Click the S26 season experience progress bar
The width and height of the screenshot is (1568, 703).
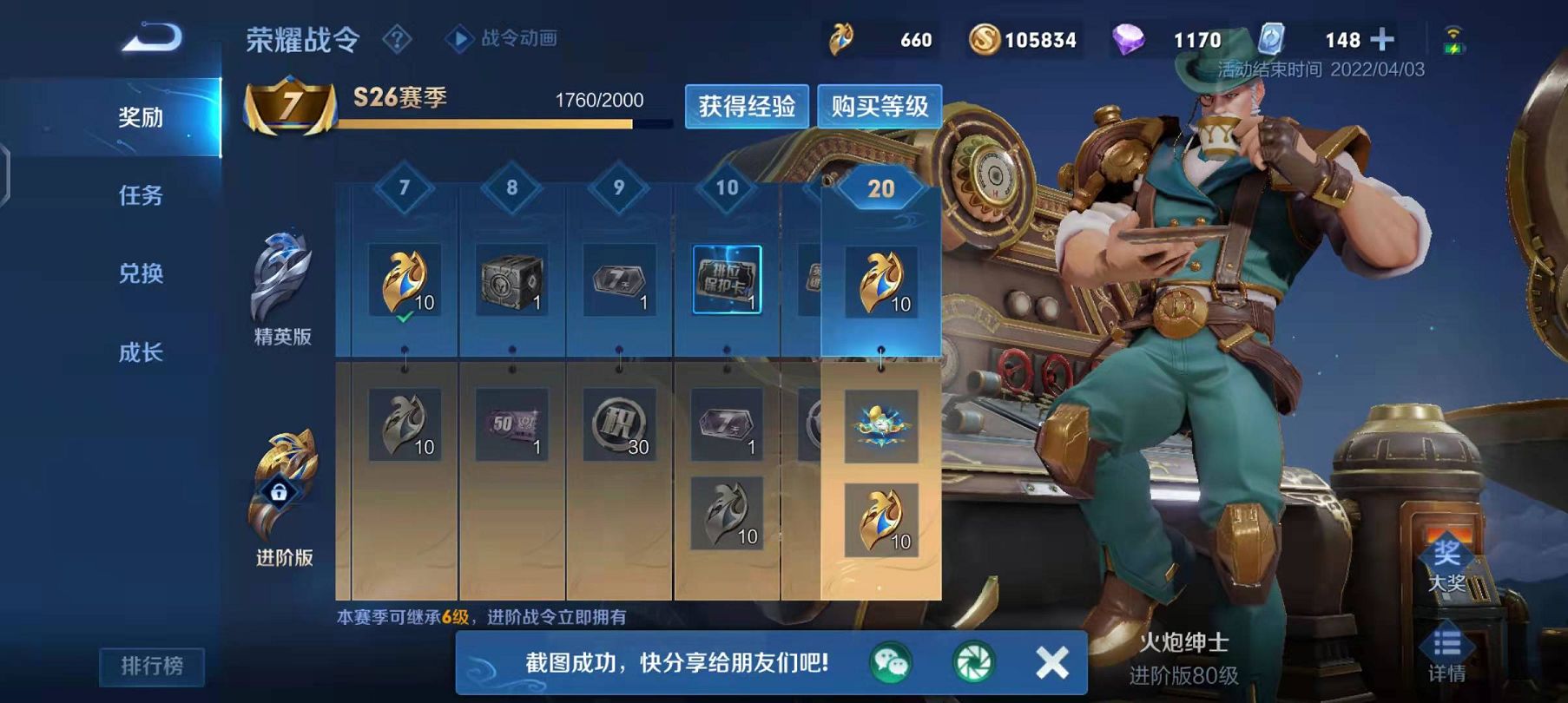495,124
